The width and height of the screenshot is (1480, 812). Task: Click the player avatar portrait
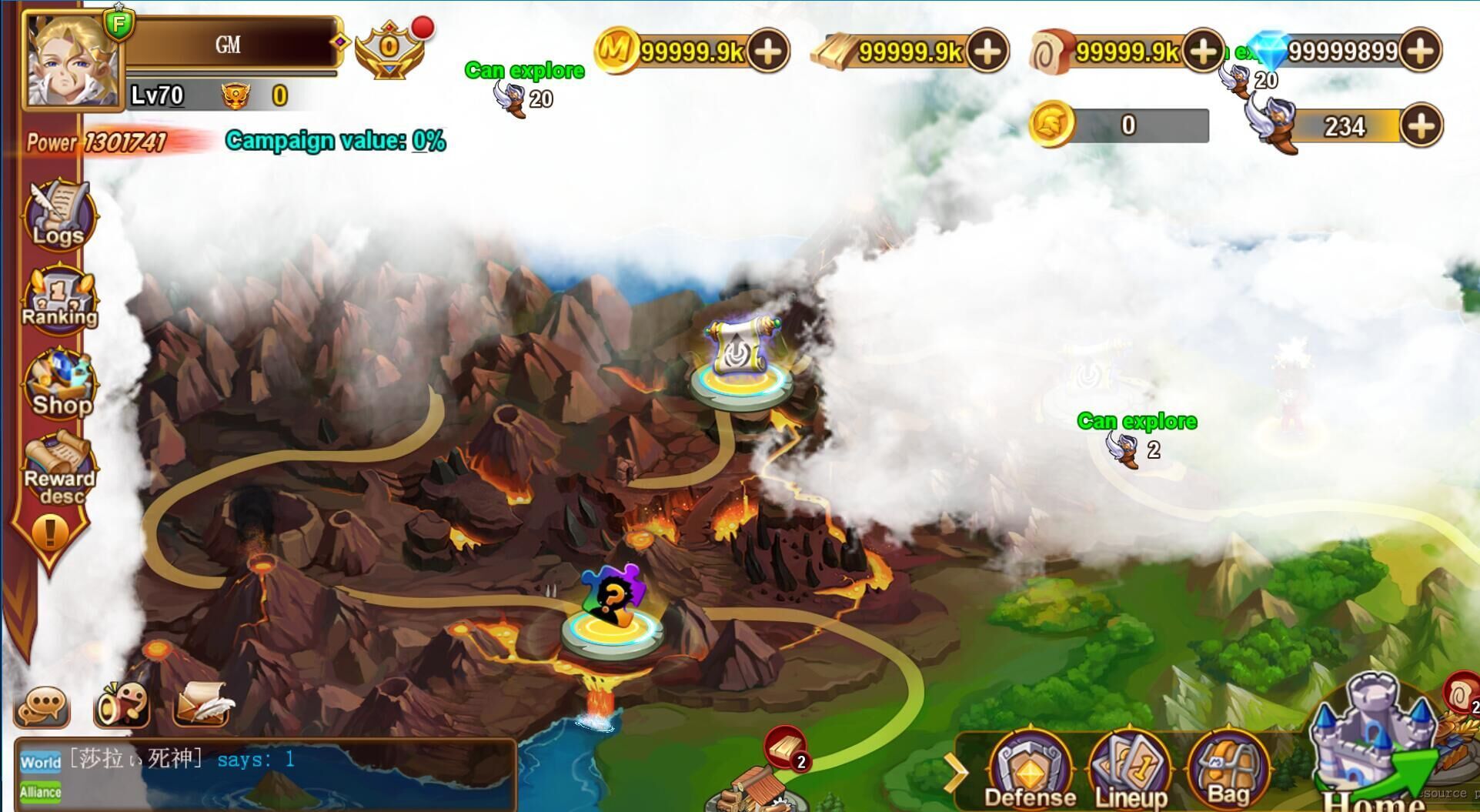[x=73, y=60]
